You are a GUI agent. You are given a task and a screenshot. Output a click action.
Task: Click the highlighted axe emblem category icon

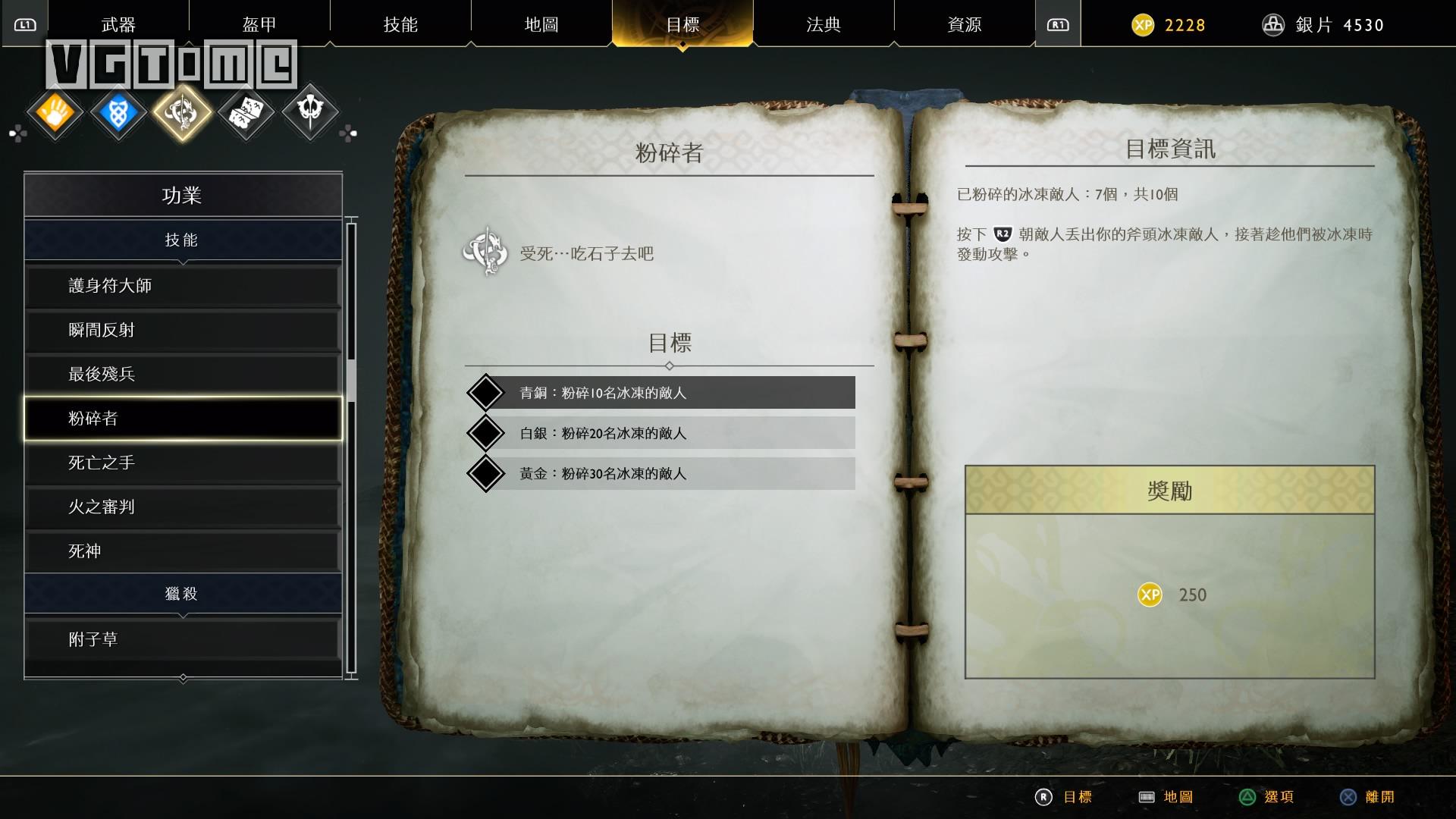pos(182,111)
